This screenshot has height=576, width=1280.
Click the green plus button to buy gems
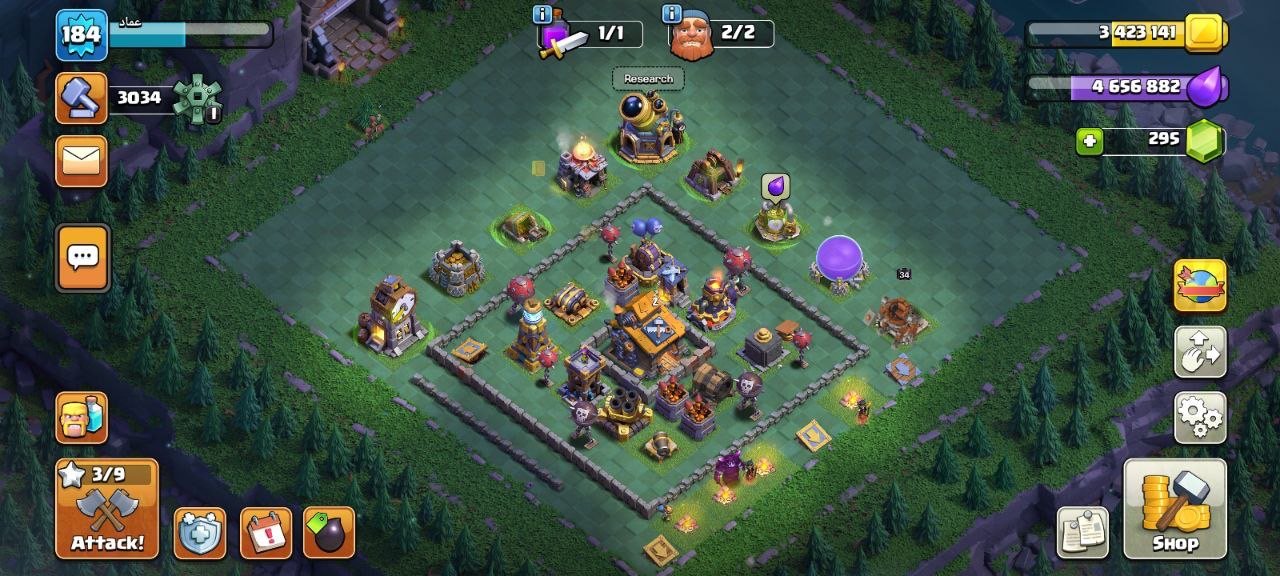point(1090,142)
